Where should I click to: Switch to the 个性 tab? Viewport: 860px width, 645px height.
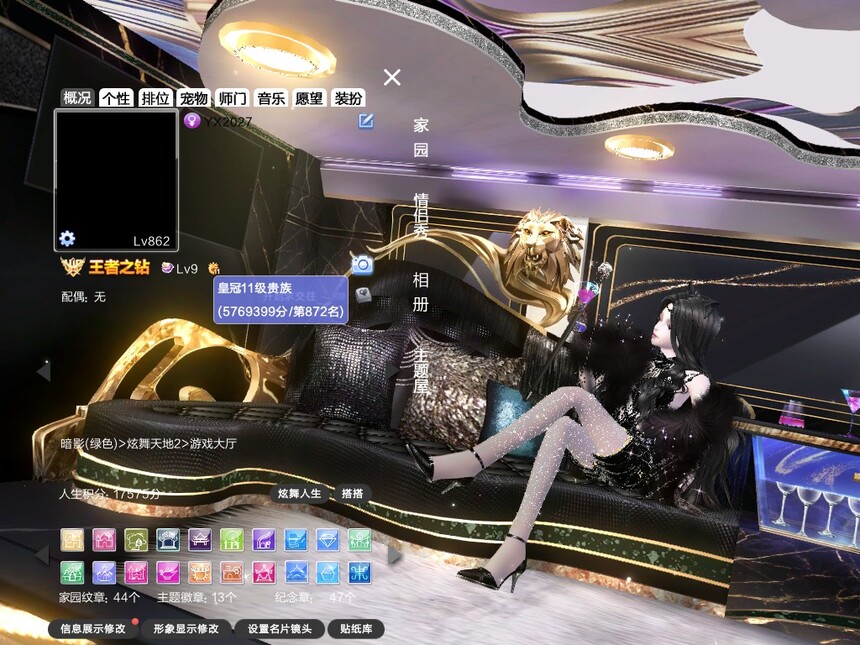tap(116, 98)
